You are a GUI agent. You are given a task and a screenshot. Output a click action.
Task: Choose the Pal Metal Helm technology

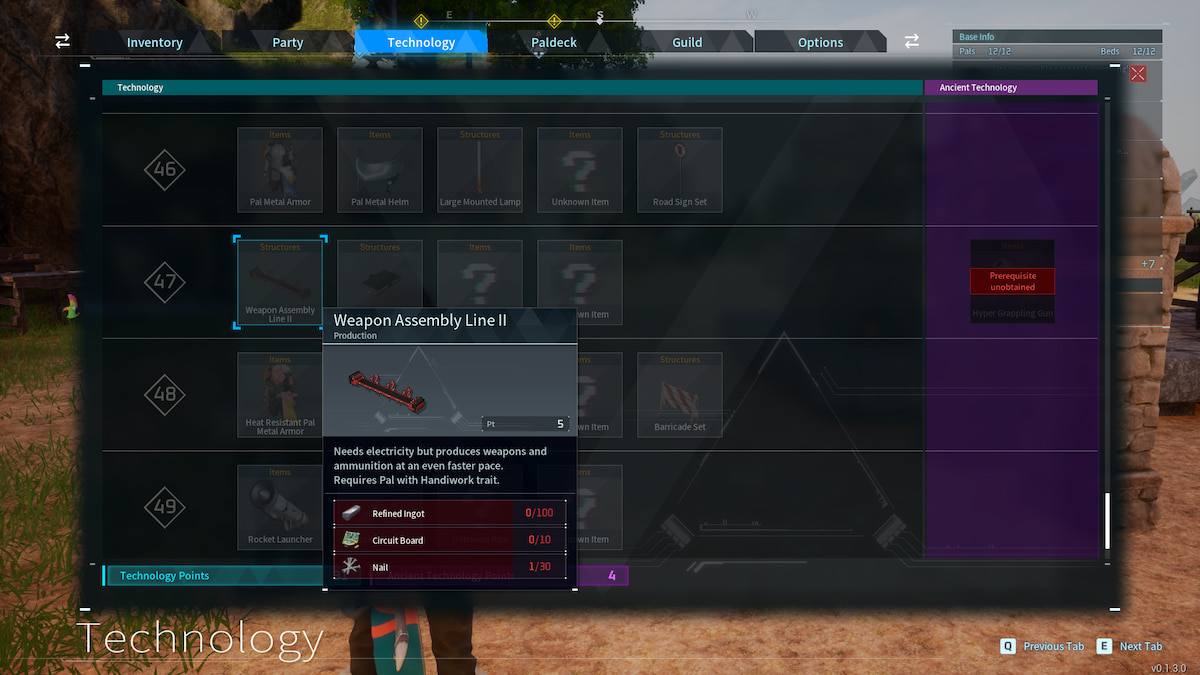(380, 169)
